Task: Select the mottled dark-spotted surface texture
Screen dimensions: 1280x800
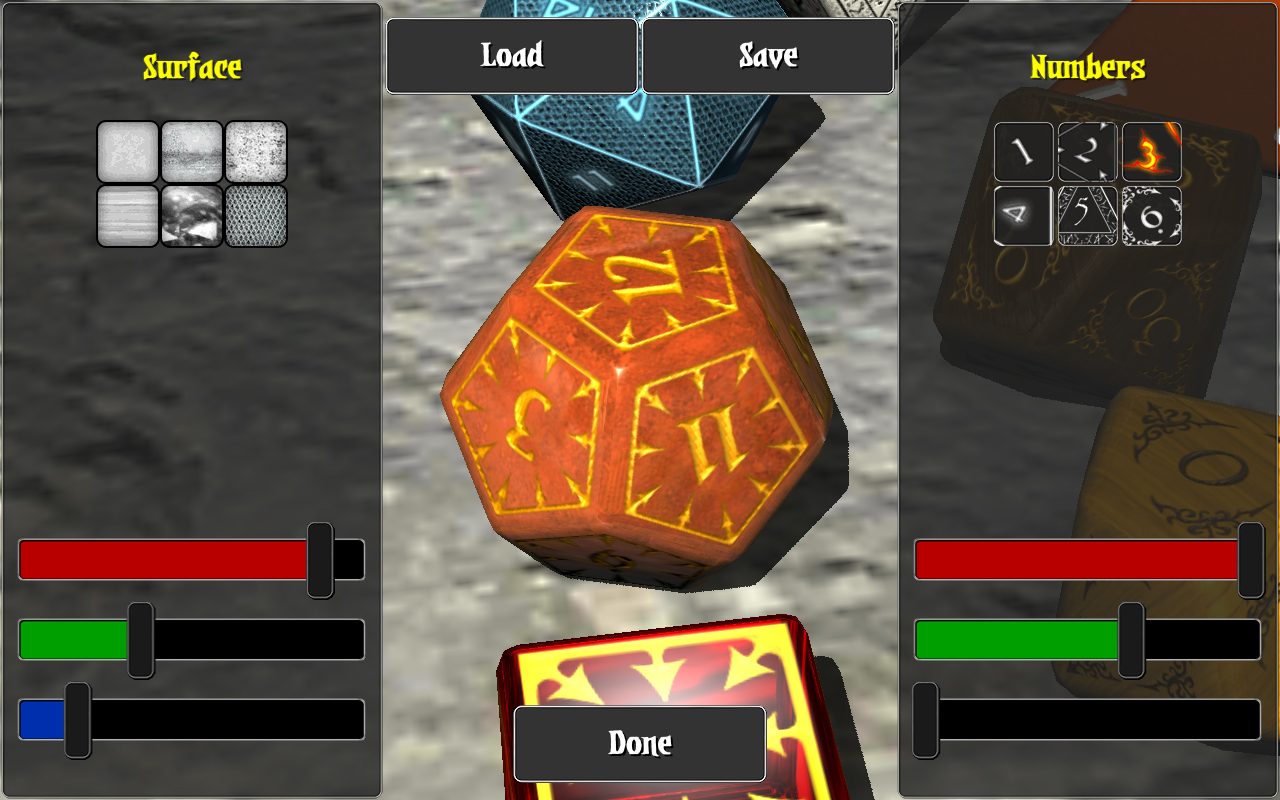Action: 191,153
